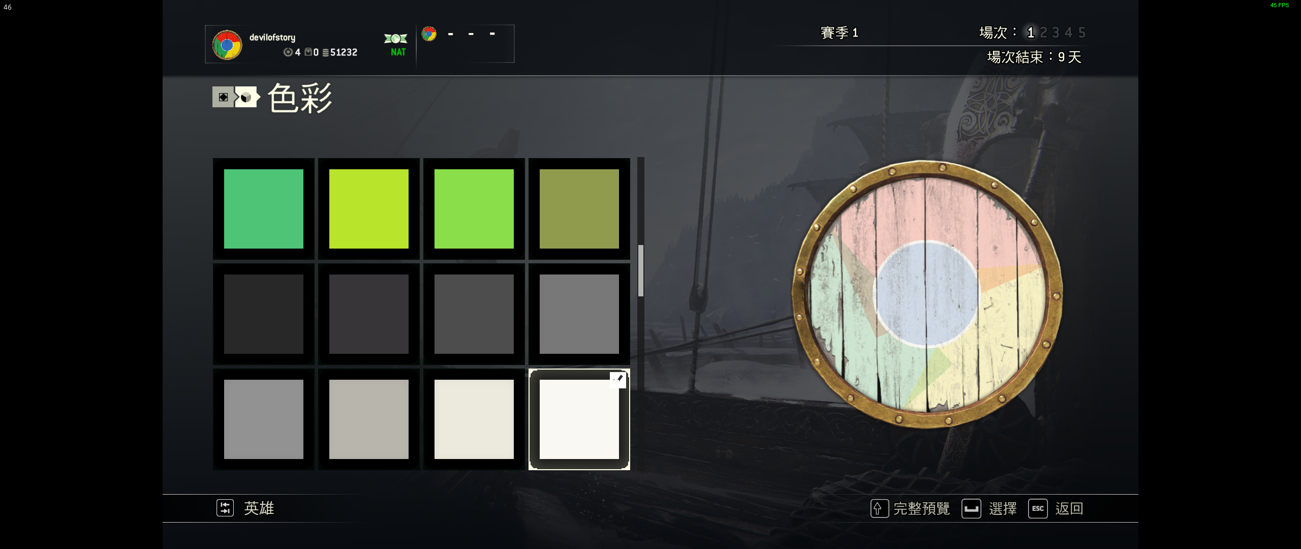Image resolution: width=1301 pixels, height=549 pixels.
Task: Click the 完整預覽 full preview button
Action: [x=910, y=509]
